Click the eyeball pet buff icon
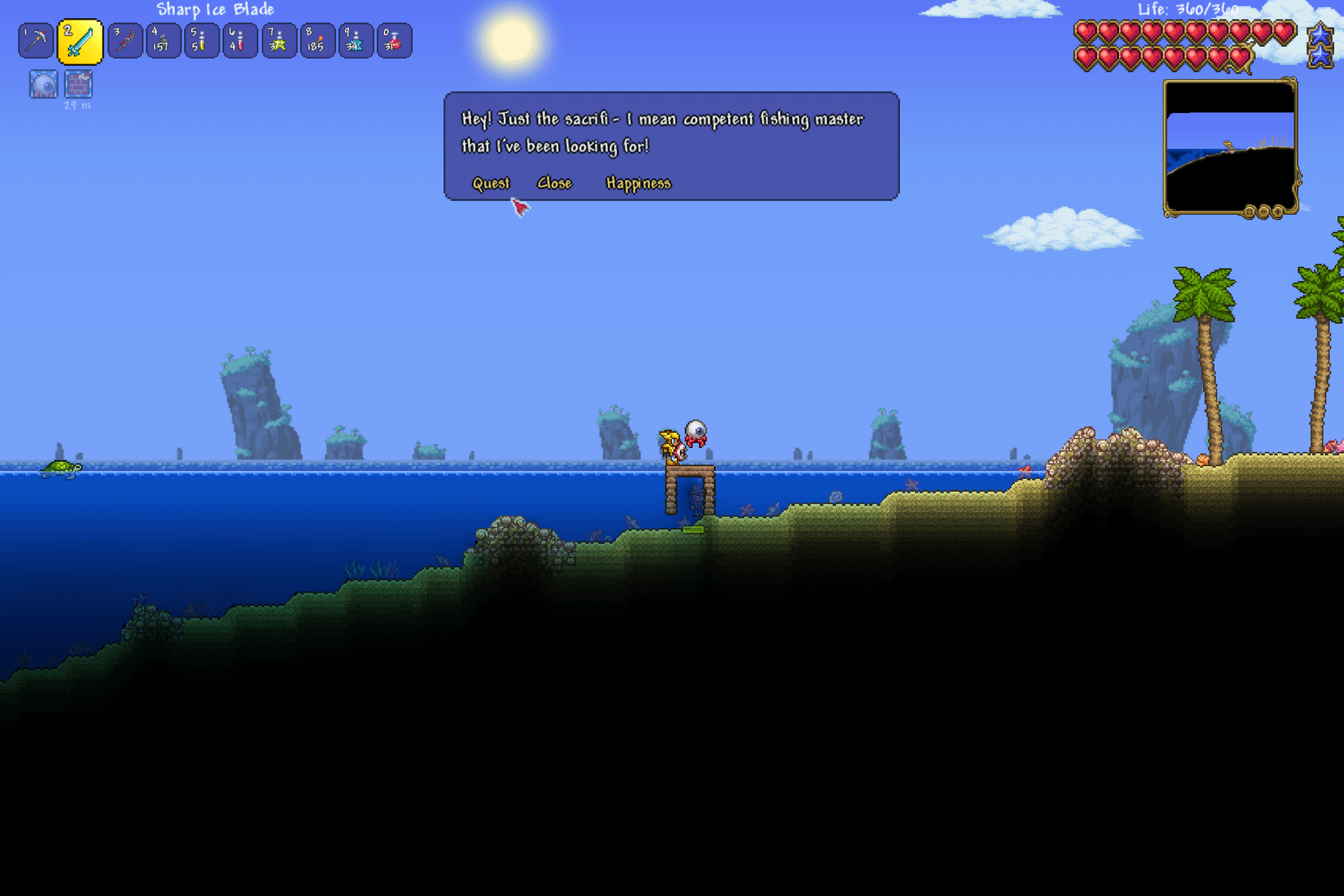 point(43,84)
